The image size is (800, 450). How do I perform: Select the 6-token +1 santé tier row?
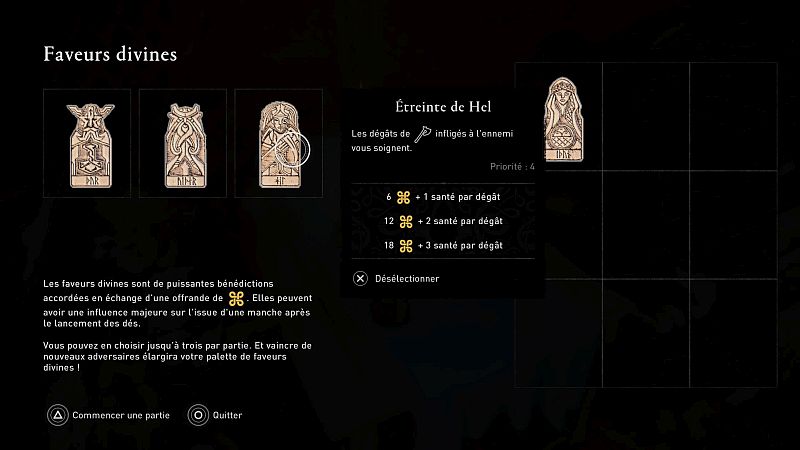[x=444, y=197]
